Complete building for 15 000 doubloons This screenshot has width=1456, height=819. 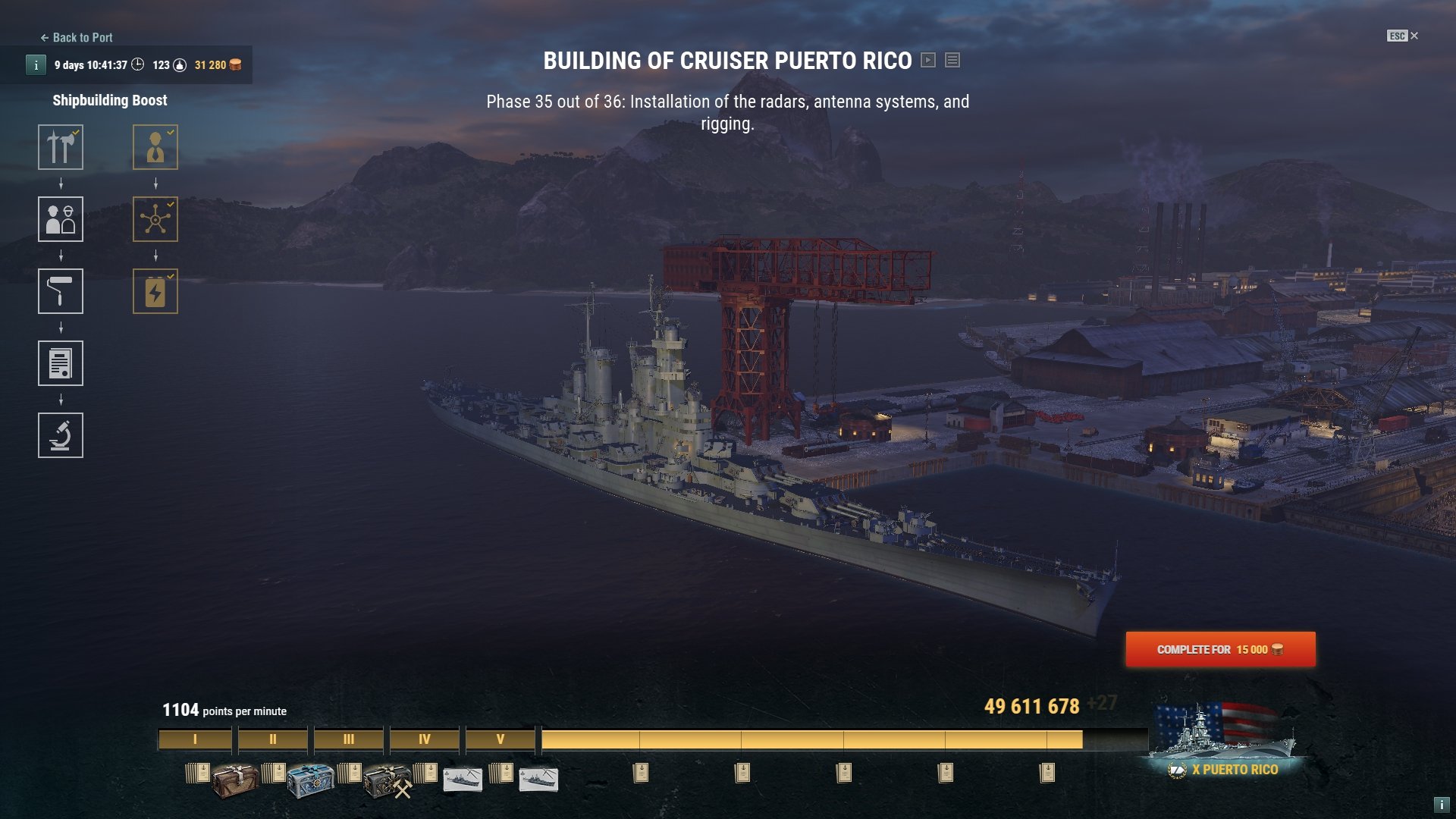coord(1219,650)
